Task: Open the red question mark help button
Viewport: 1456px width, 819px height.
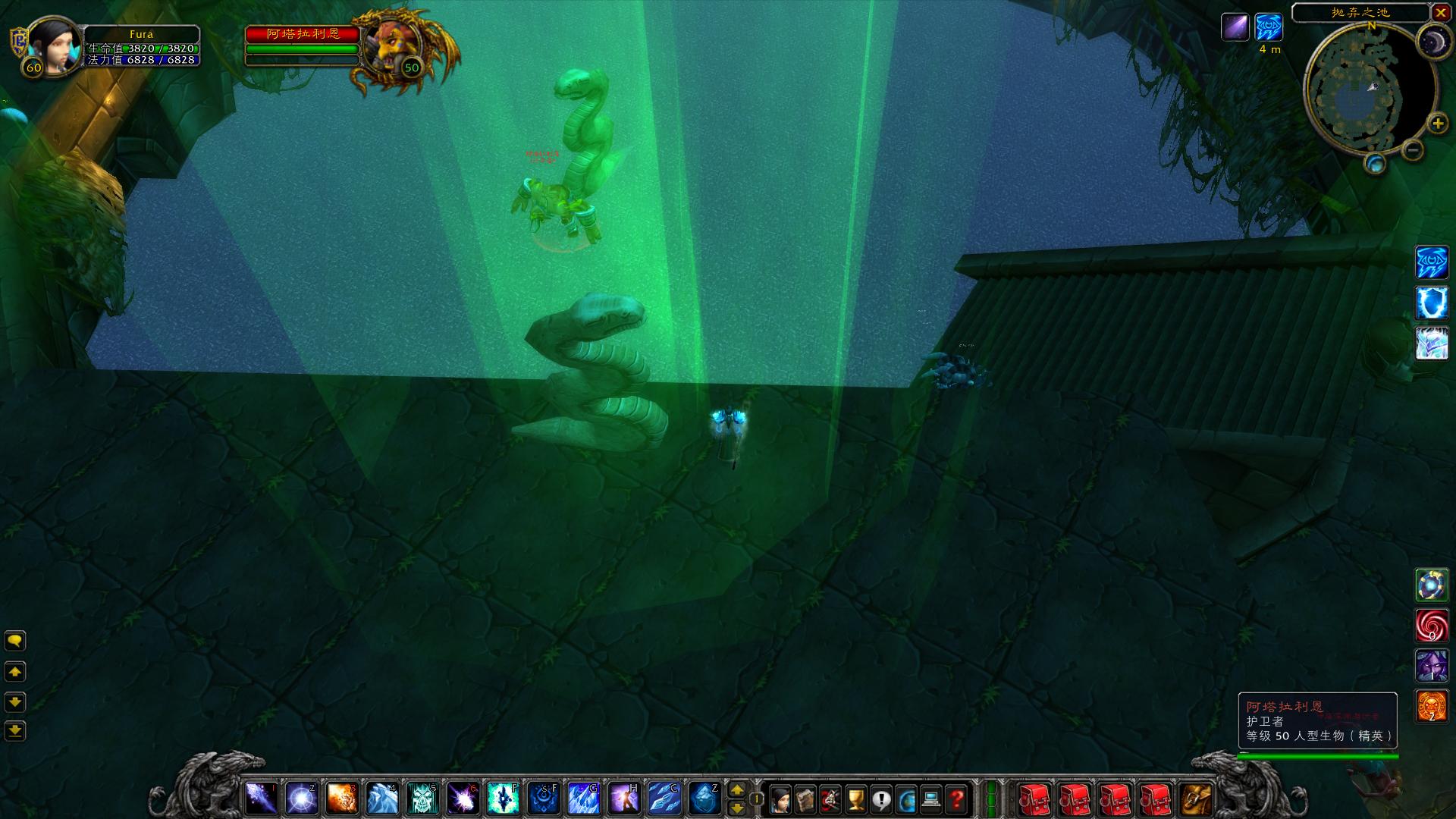Action: pos(957,799)
